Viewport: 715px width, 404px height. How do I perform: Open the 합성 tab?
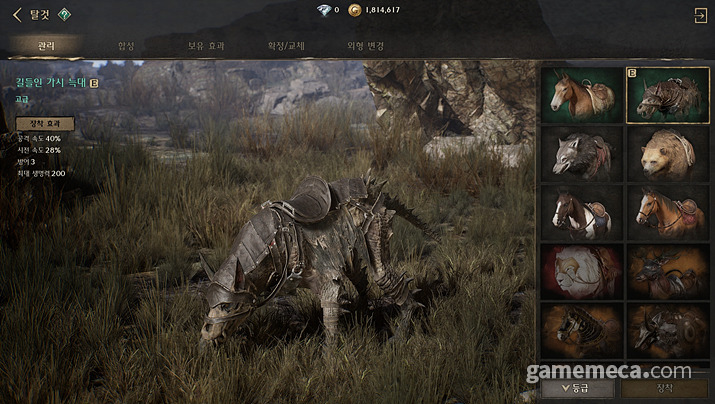click(x=126, y=46)
